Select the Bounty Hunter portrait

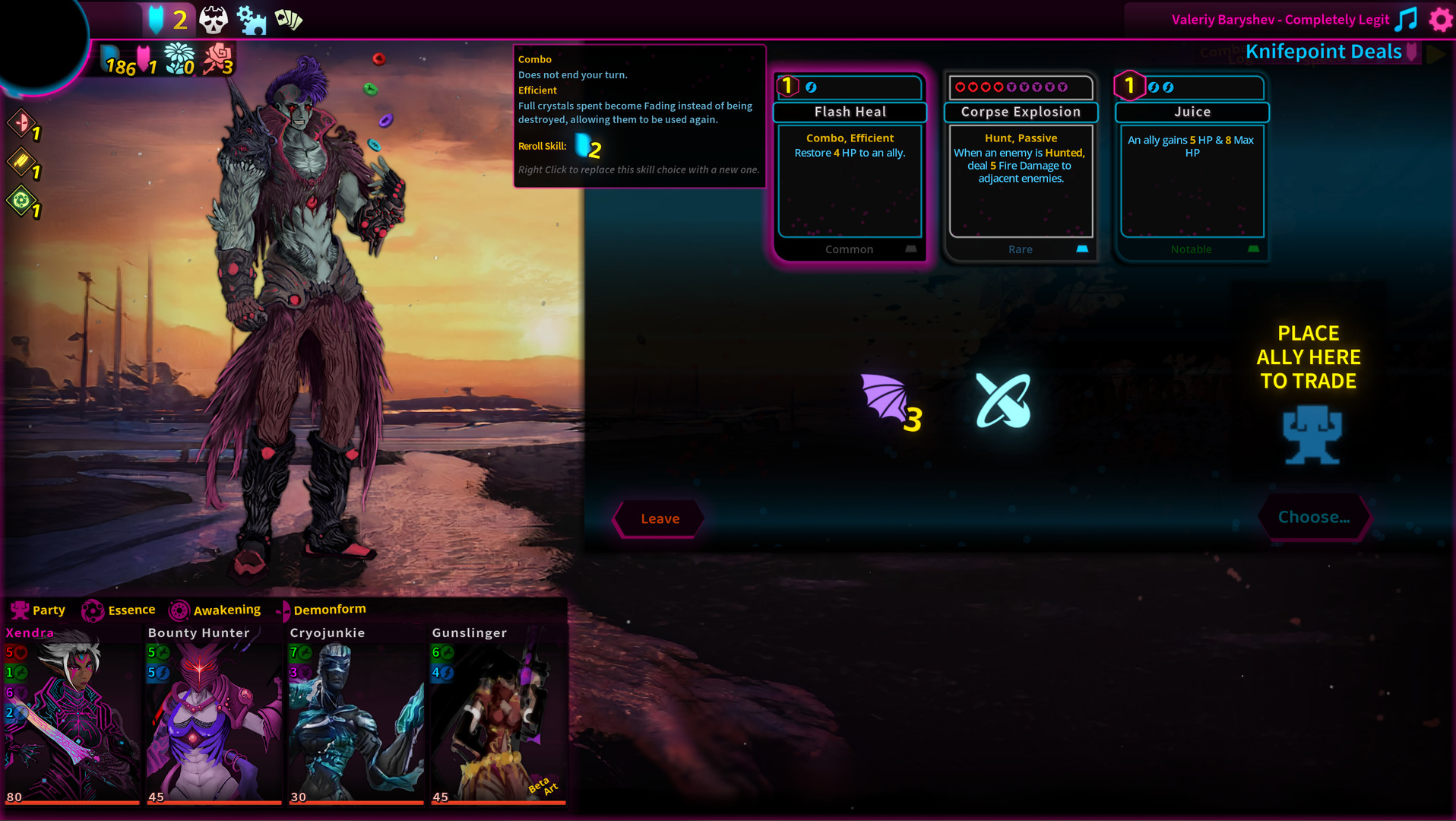[214, 715]
